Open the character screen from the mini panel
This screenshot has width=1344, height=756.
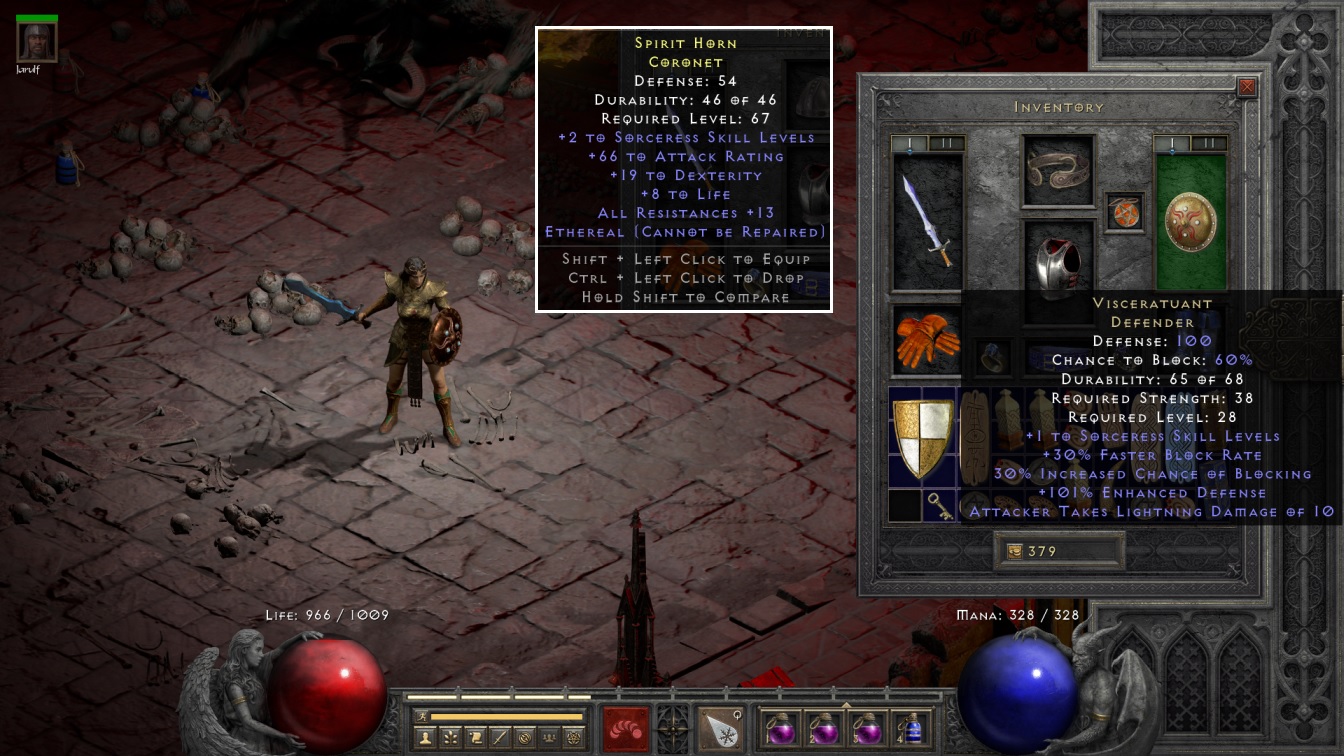[x=427, y=738]
